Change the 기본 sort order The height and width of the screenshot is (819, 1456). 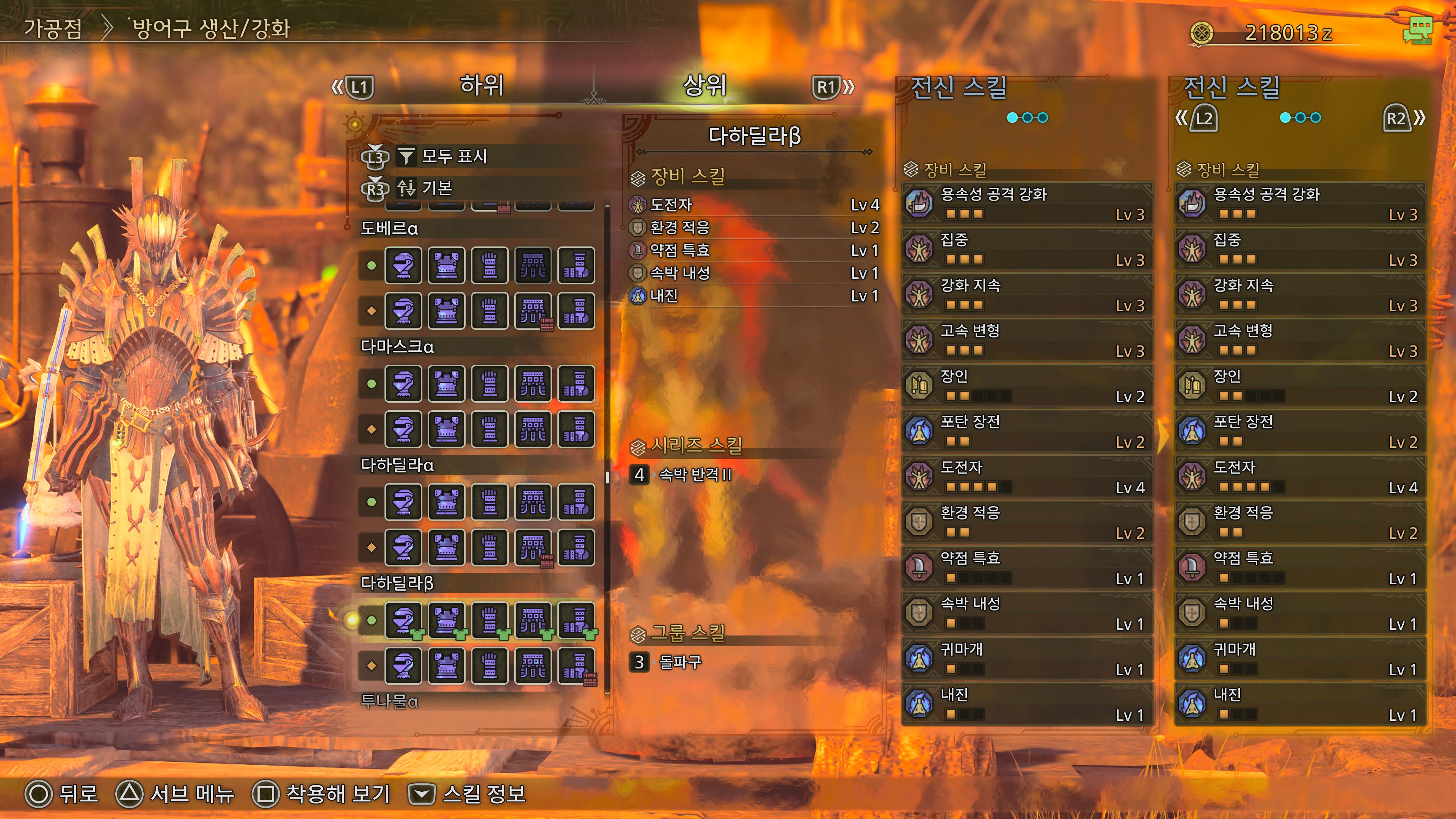(x=437, y=188)
